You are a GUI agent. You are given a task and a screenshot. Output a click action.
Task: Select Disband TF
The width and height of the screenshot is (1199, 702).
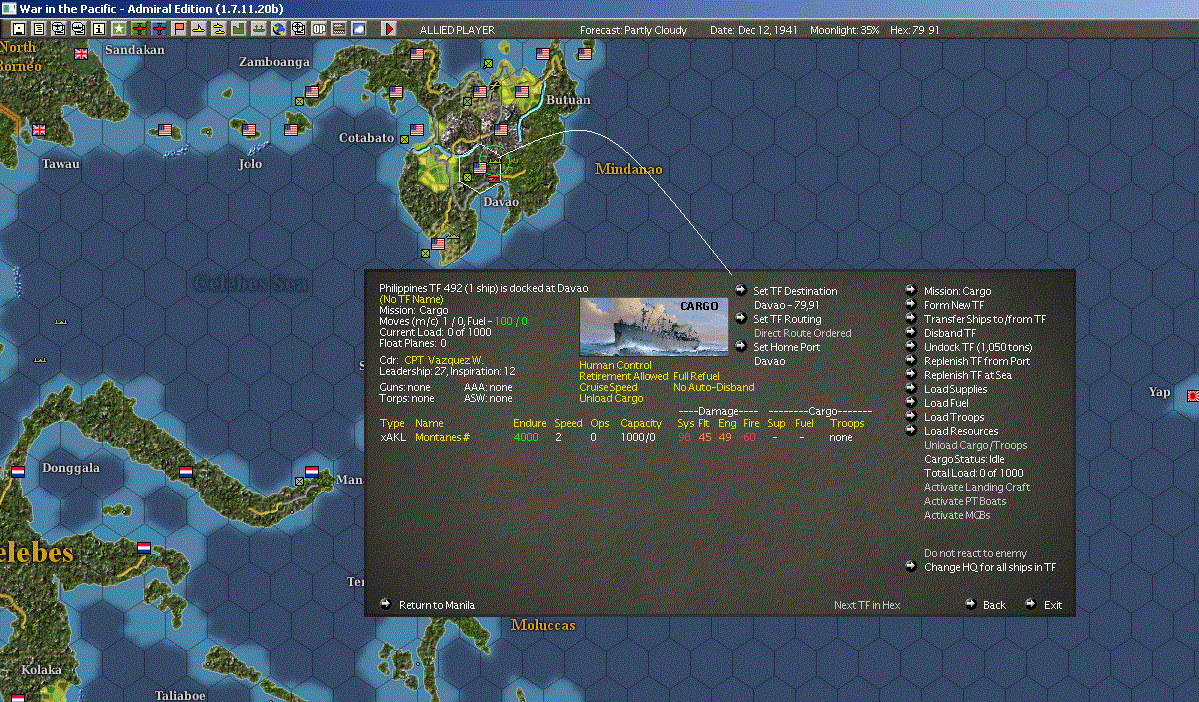pyautogui.click(x=949, y=333)
